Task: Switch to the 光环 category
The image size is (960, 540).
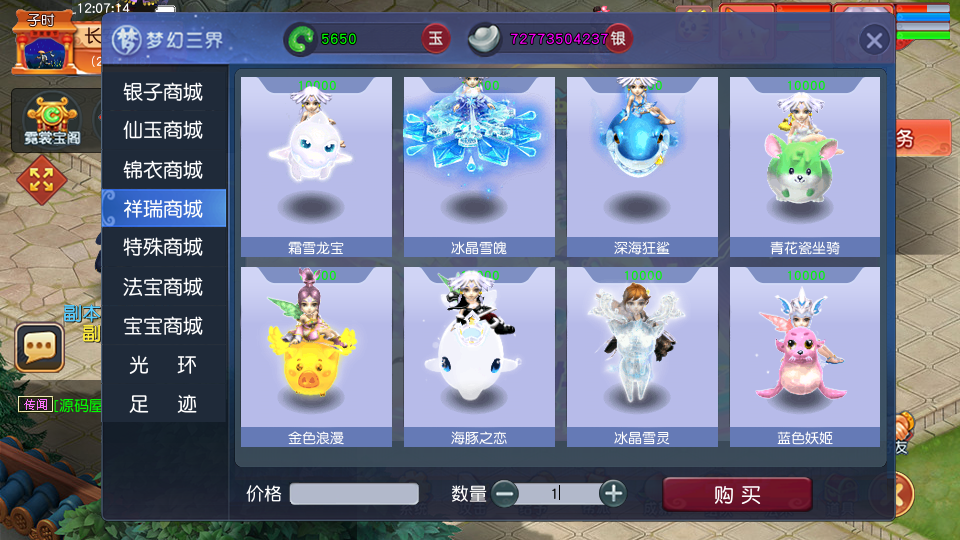Action: tap(163, 365)
